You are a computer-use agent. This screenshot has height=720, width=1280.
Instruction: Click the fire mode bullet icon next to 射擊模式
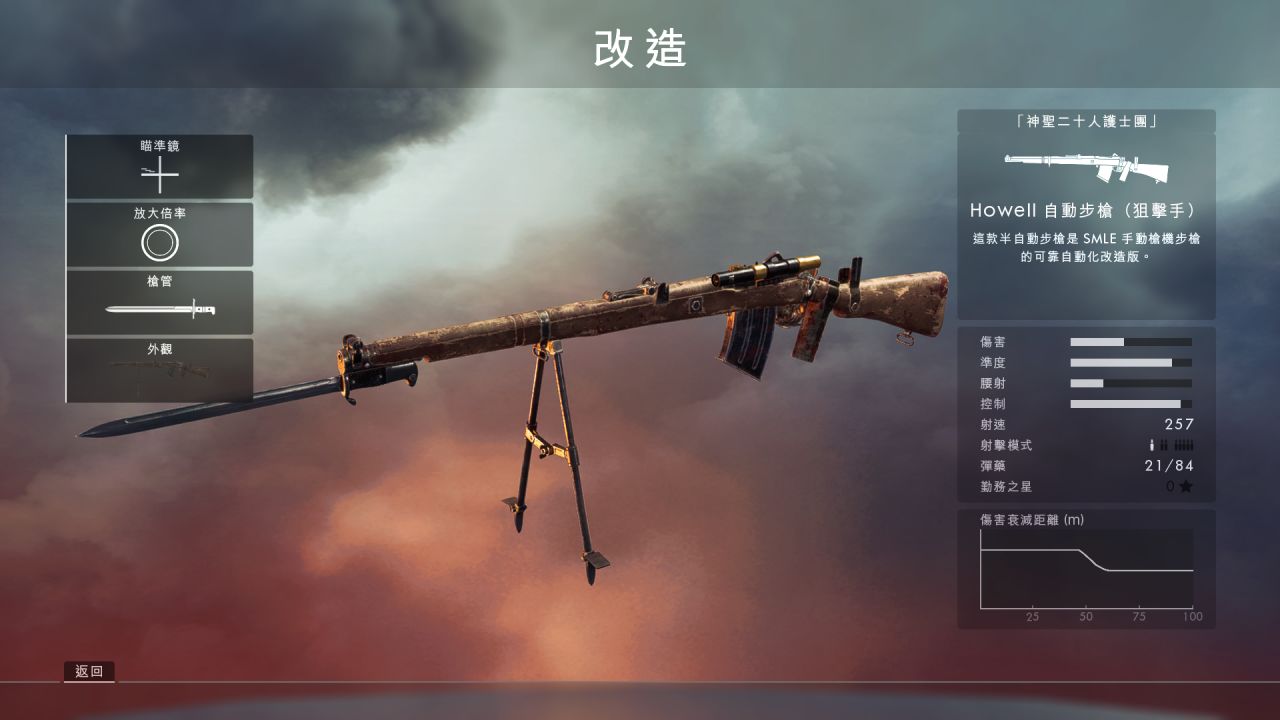point(1150,446)
